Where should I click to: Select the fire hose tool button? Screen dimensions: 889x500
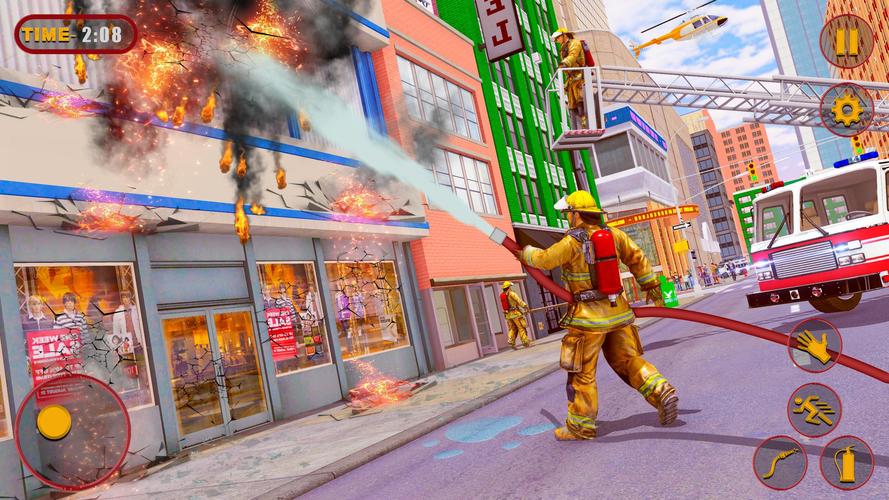[x=780, y=463]
